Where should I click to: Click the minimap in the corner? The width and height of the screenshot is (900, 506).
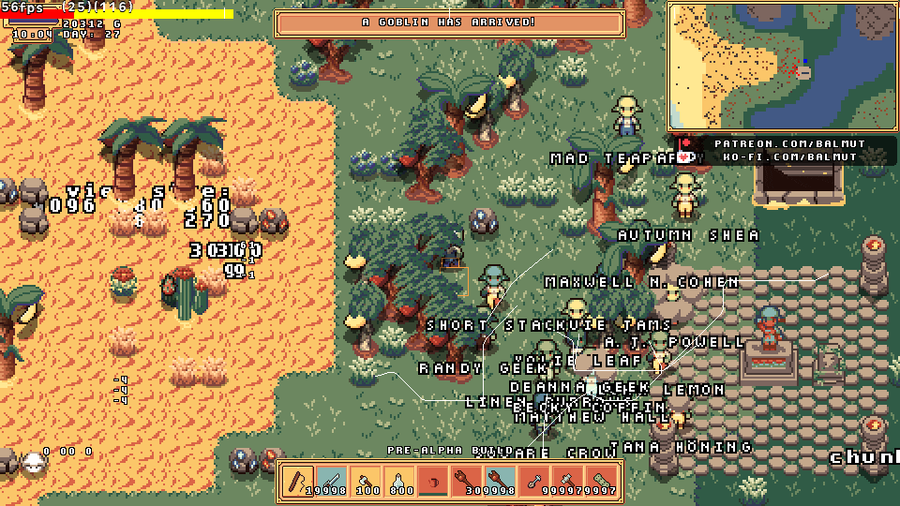click(781, 66)
